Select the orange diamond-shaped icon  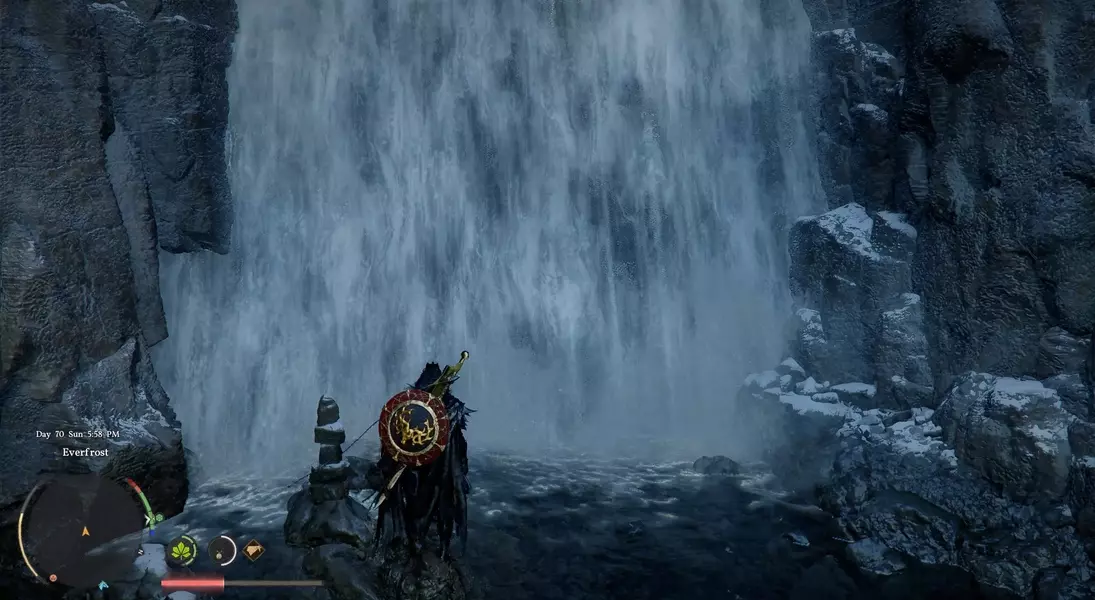[253, 549]
